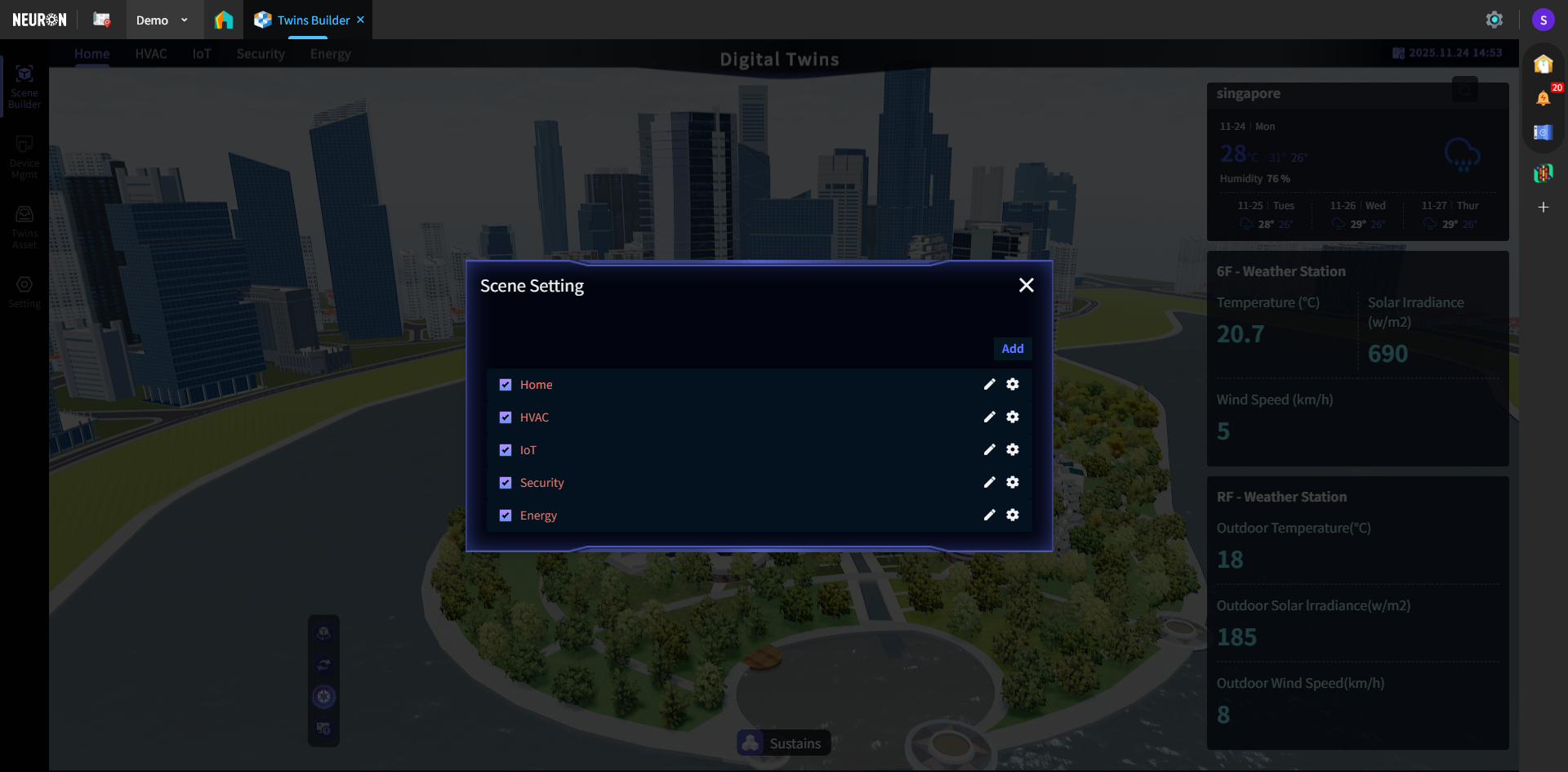Click the plus icon in right sidebar
Viewport: 1568px width, 772px height.
pos(1543,208)
